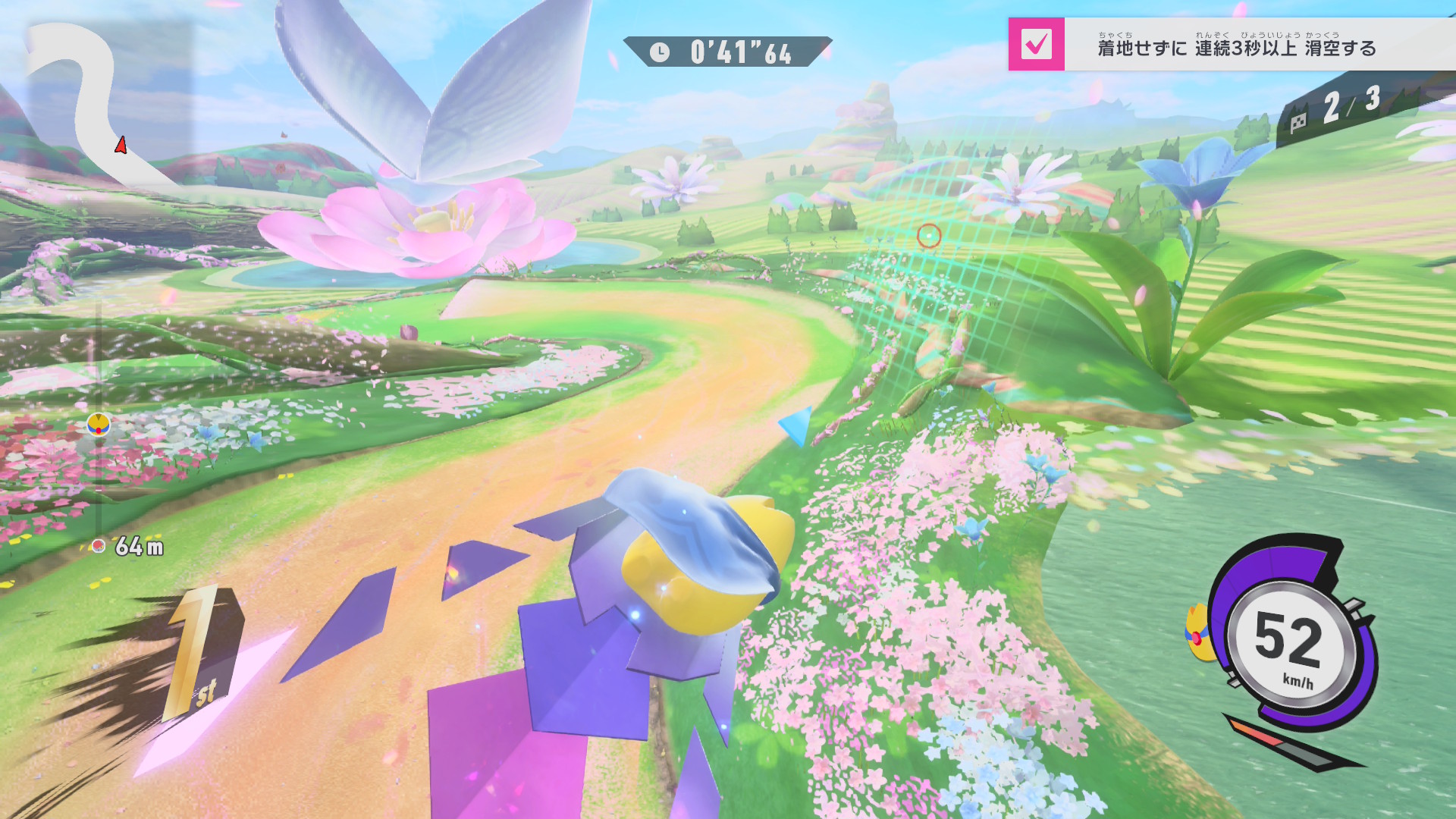Screen dimensions: 1456x819
Task: Click the checkered flag lap icon
Action: click(x=1298, y=121)
